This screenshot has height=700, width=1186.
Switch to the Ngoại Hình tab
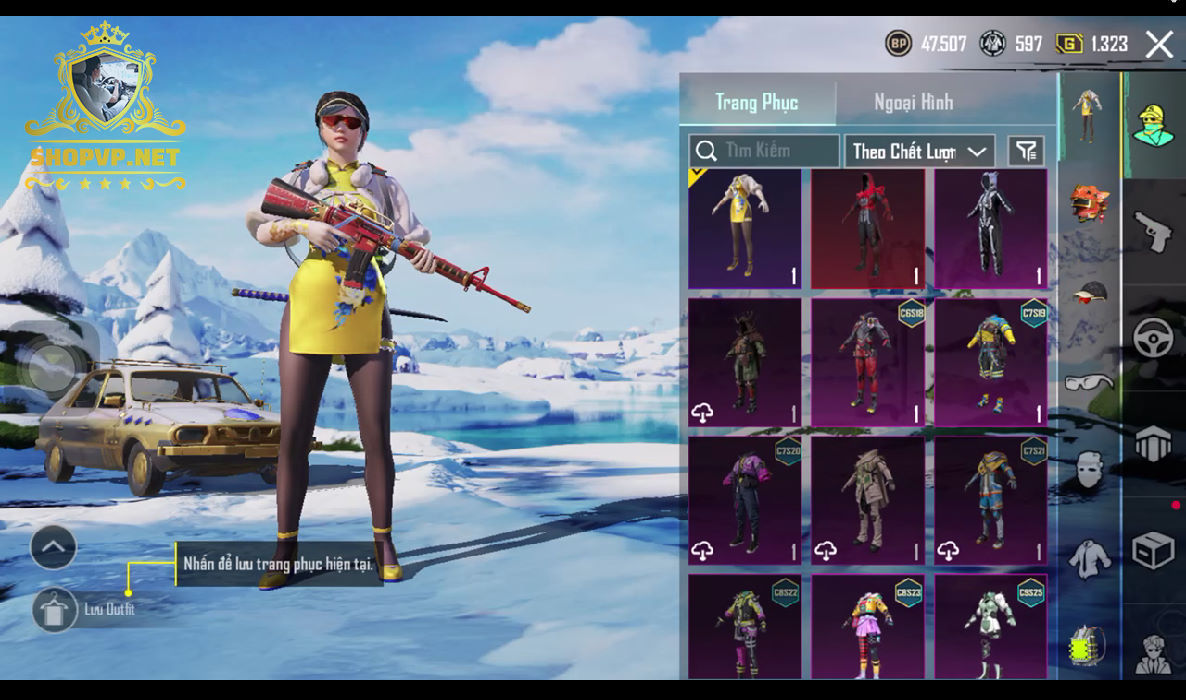(913, 102)
